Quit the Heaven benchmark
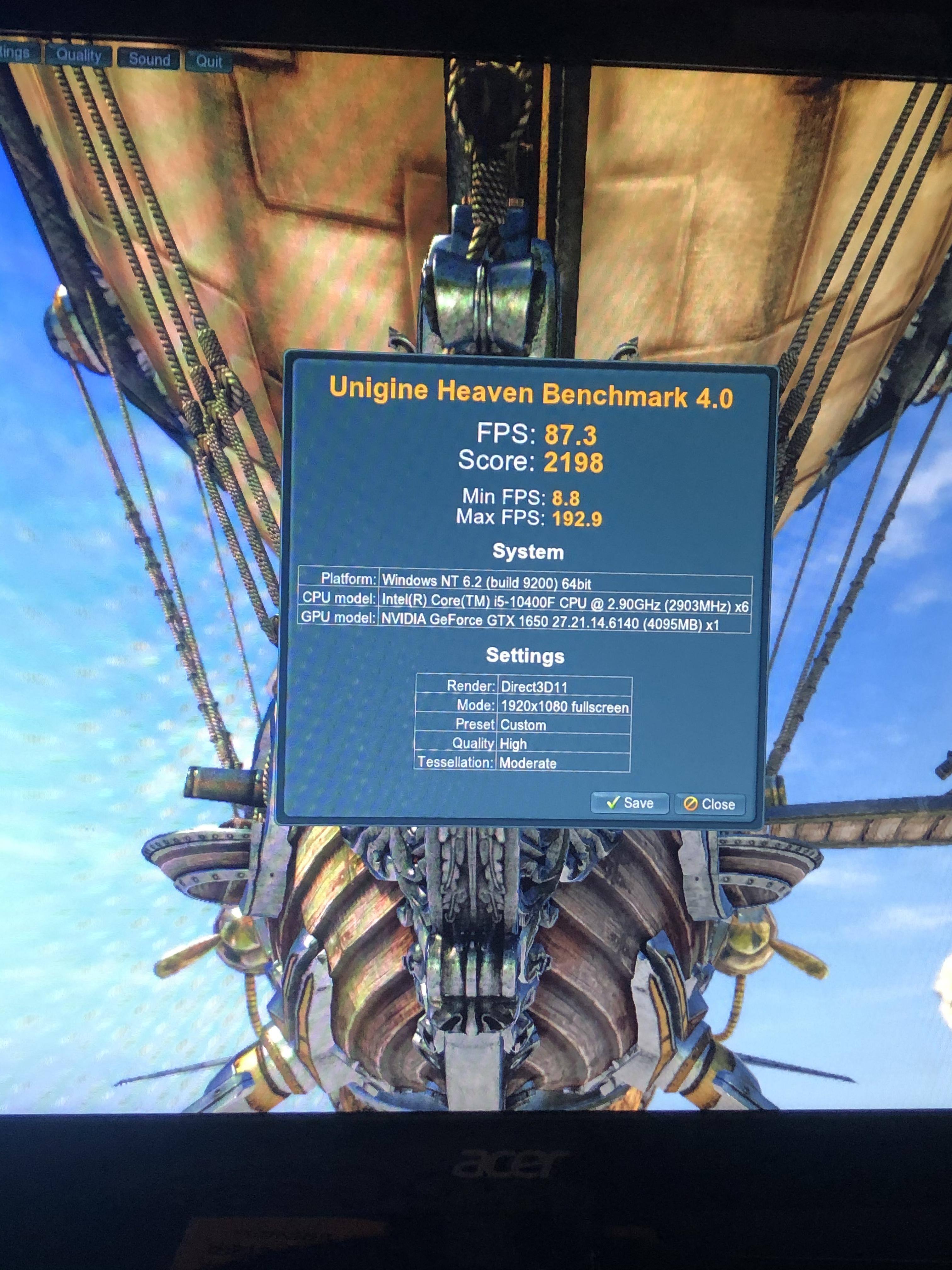The width and height of the screenshot is (952, 1270). (208, 61)
